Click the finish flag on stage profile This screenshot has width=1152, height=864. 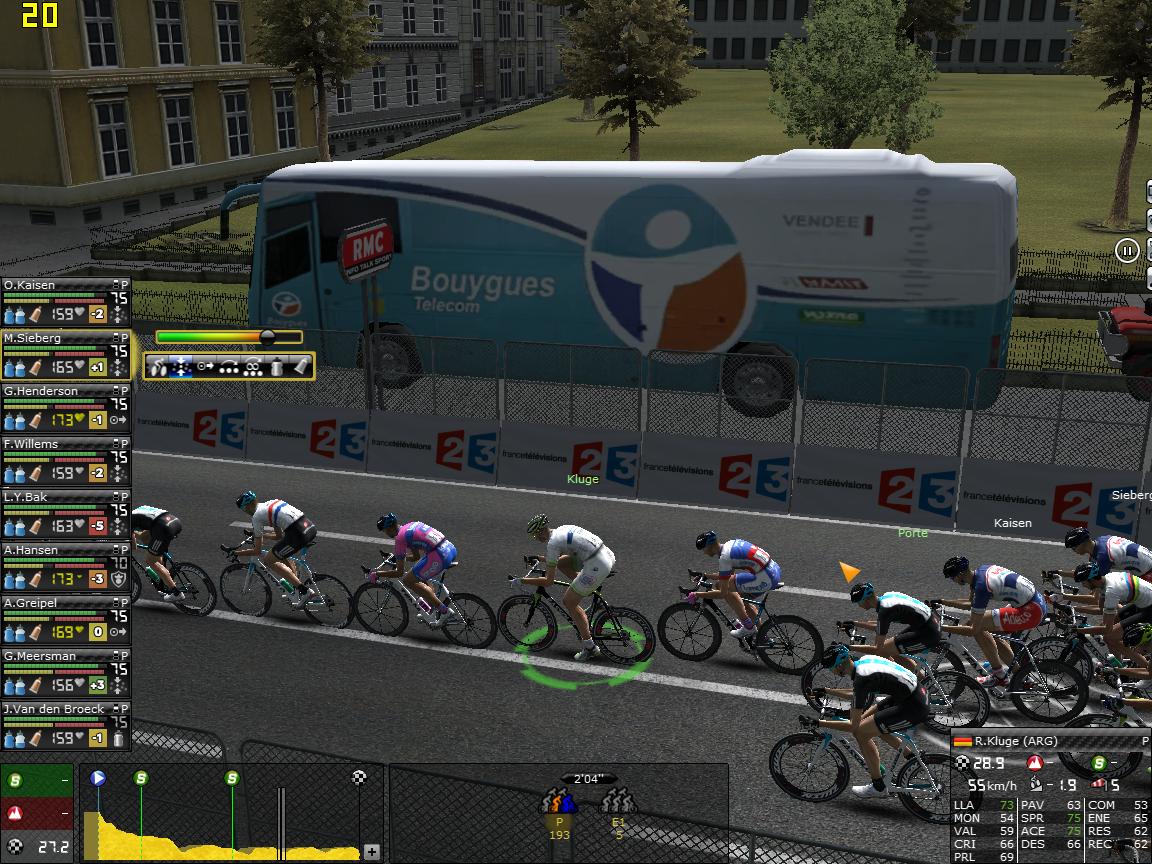[359, 777]
